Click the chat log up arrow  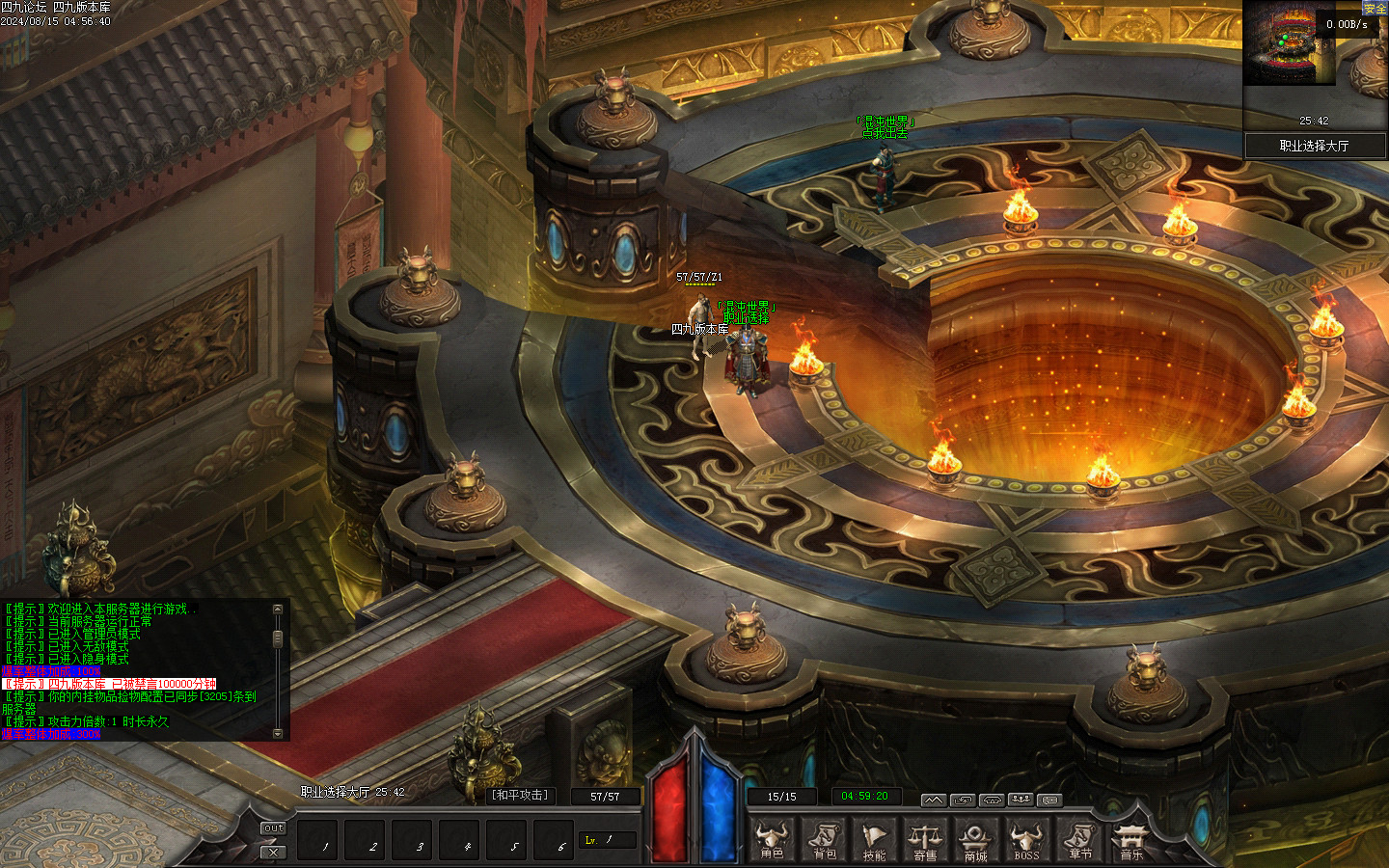[278, 610]
